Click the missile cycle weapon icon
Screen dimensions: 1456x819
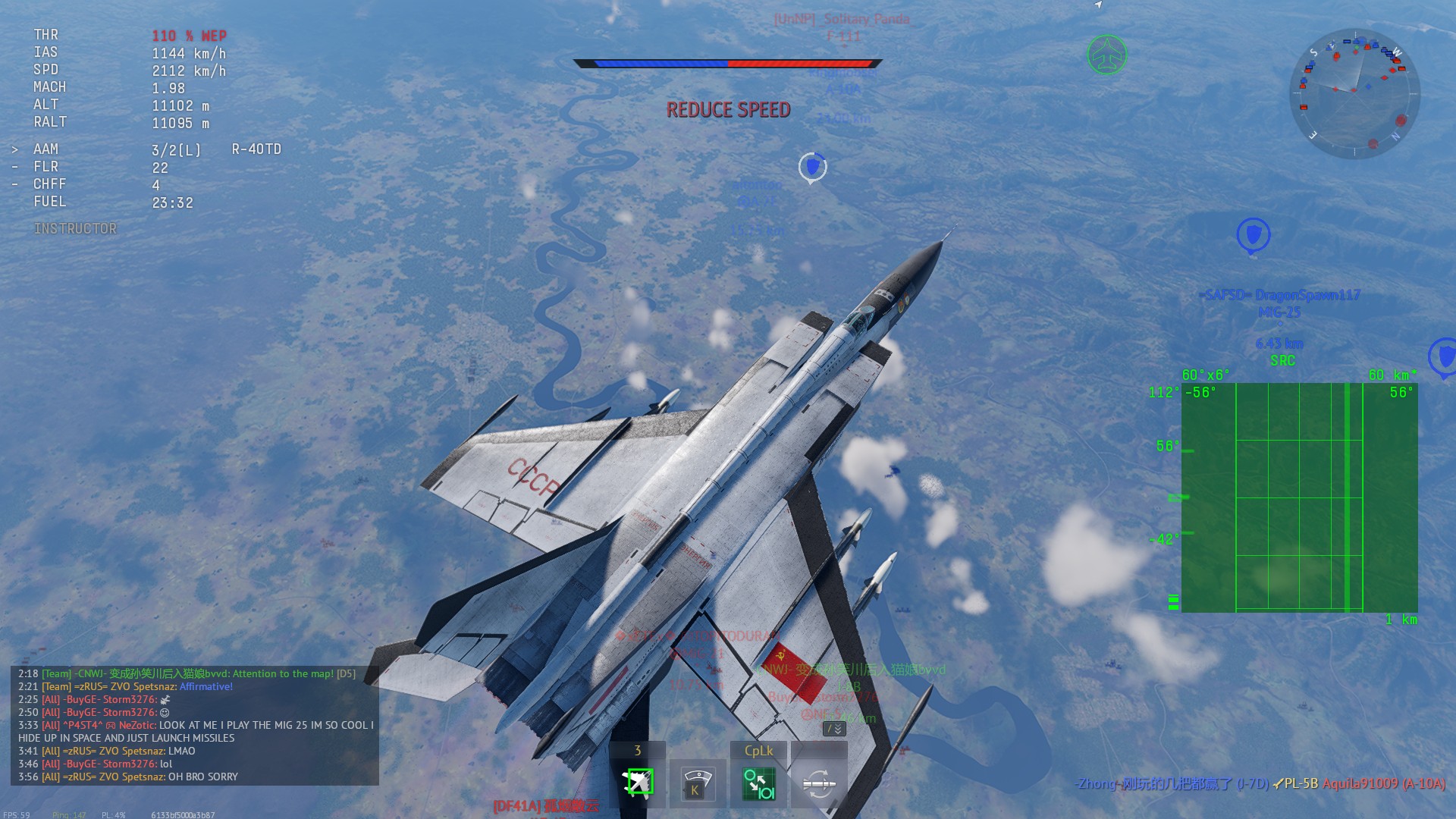(819, 783)
